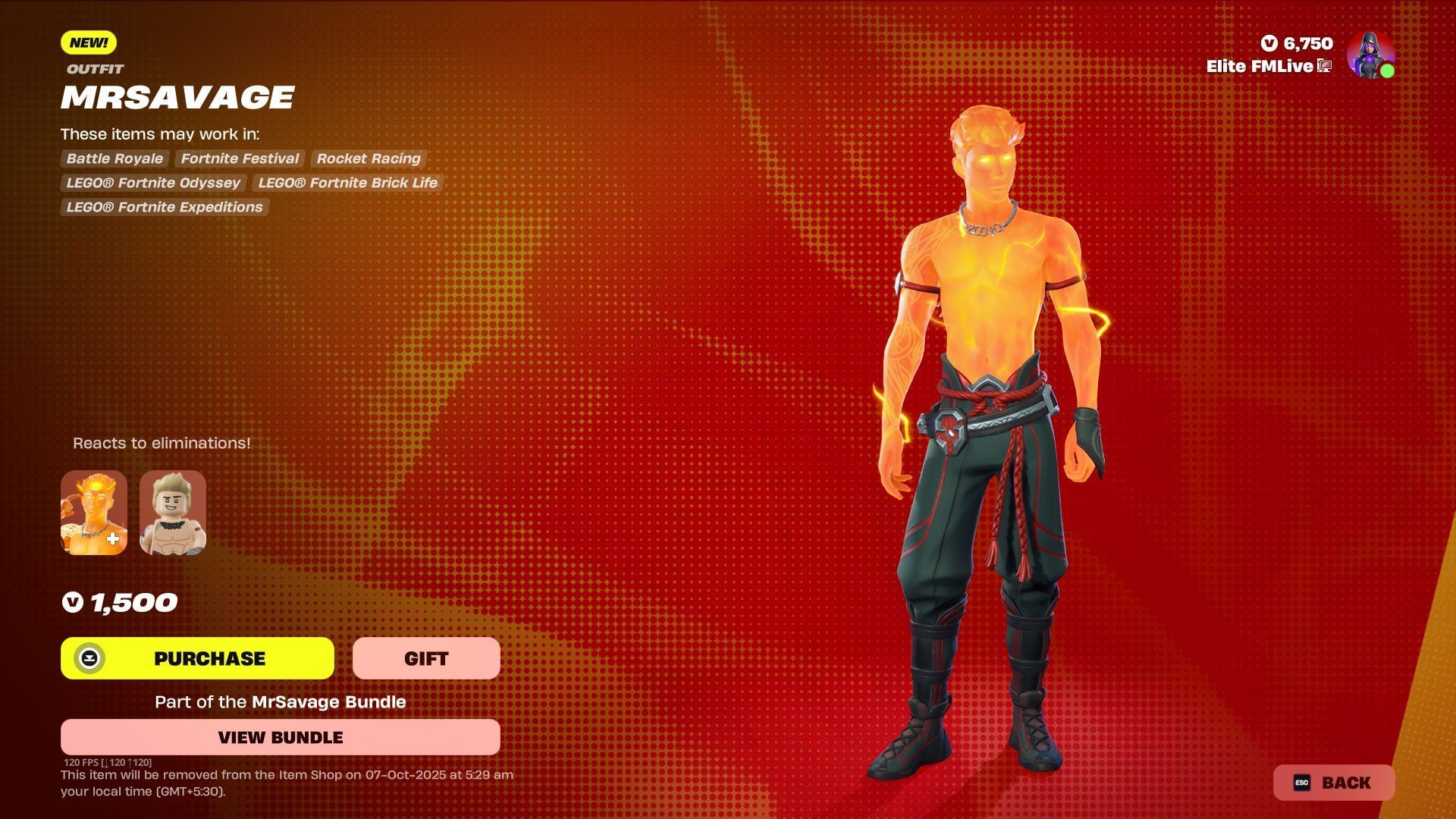Click the Rocket Racing mode tag
Screen dimensions: 1456x819
[x=369, y=158]
